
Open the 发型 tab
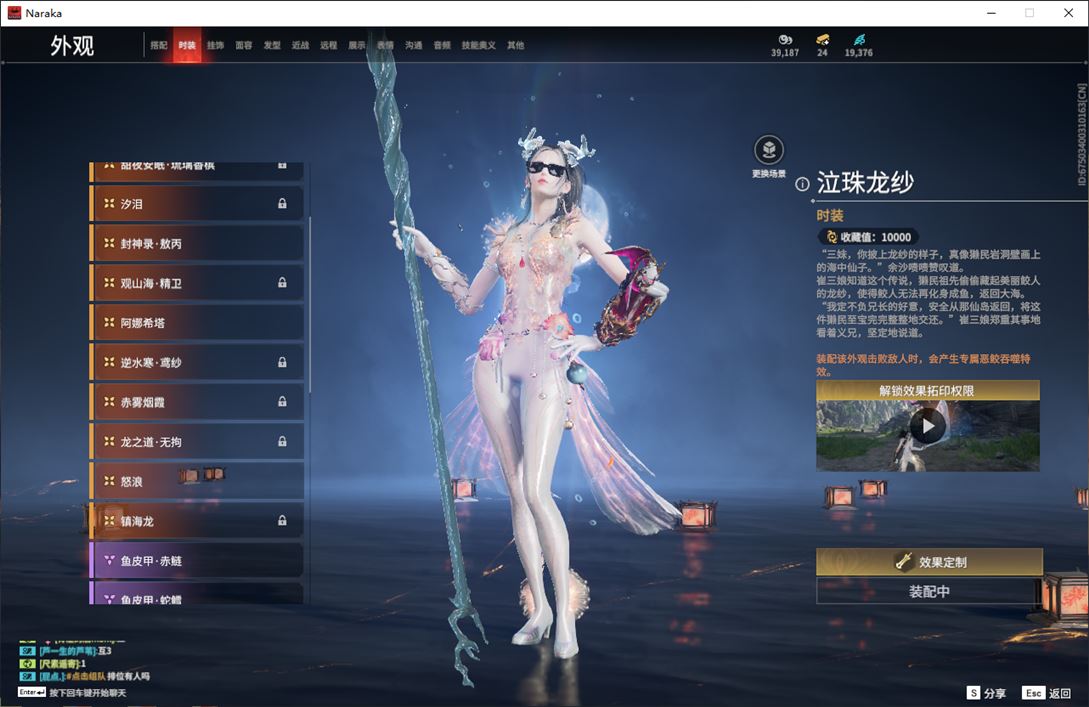click(x=272, y=45)
